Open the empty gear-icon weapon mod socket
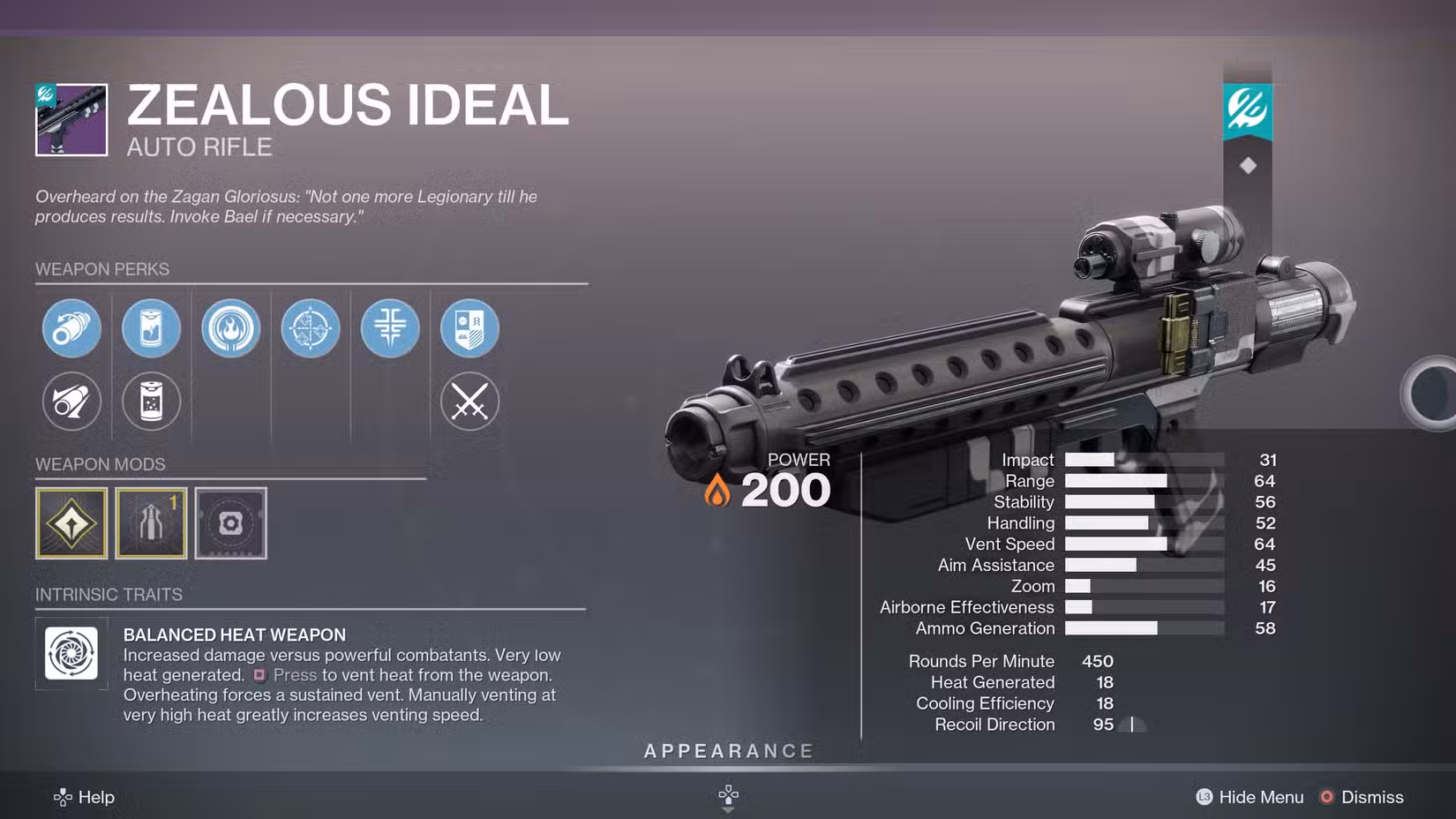The image size is (1456, 819). (x=230, y=523)
